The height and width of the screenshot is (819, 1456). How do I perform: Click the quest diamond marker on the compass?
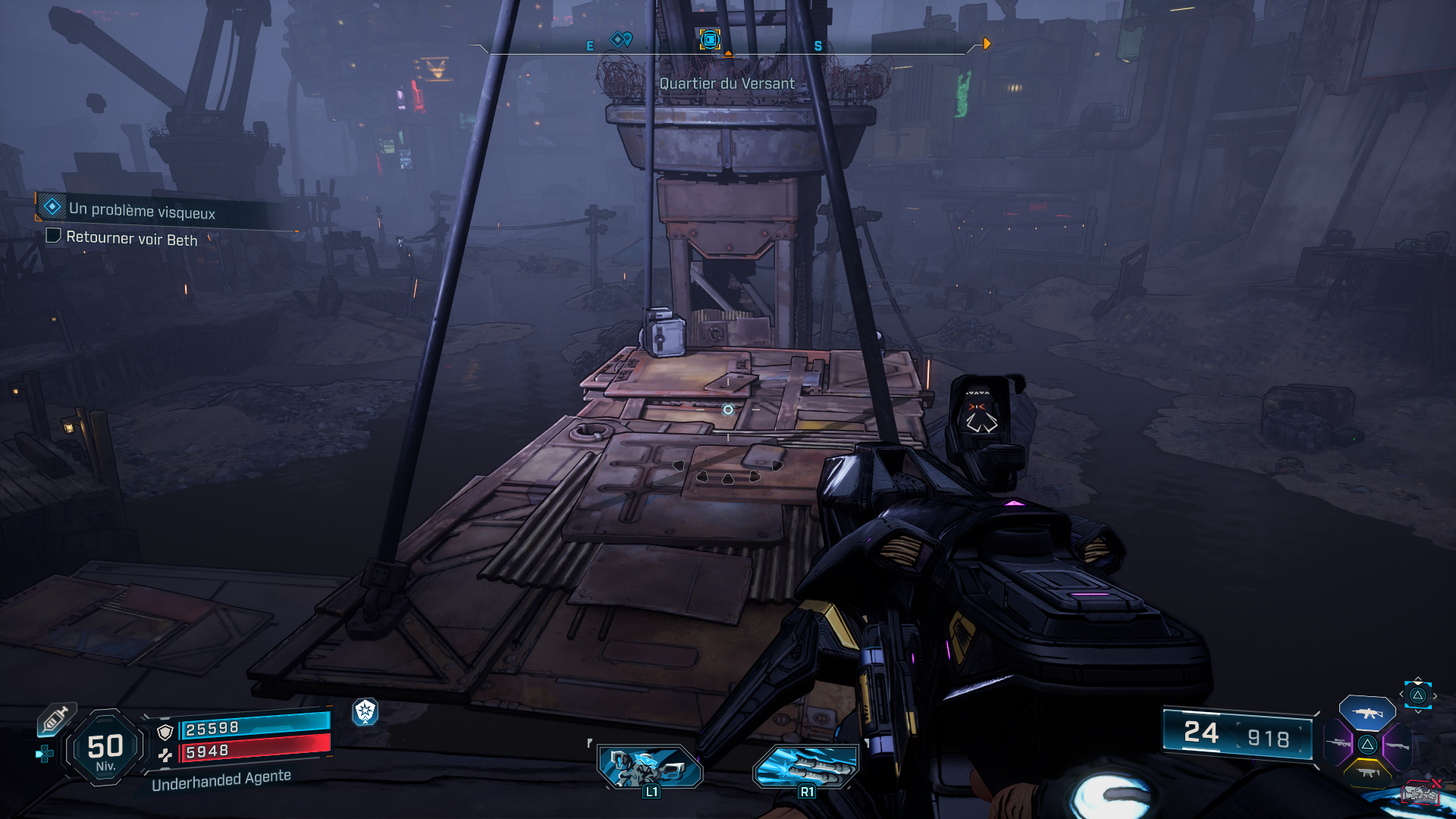click(621, 39)
